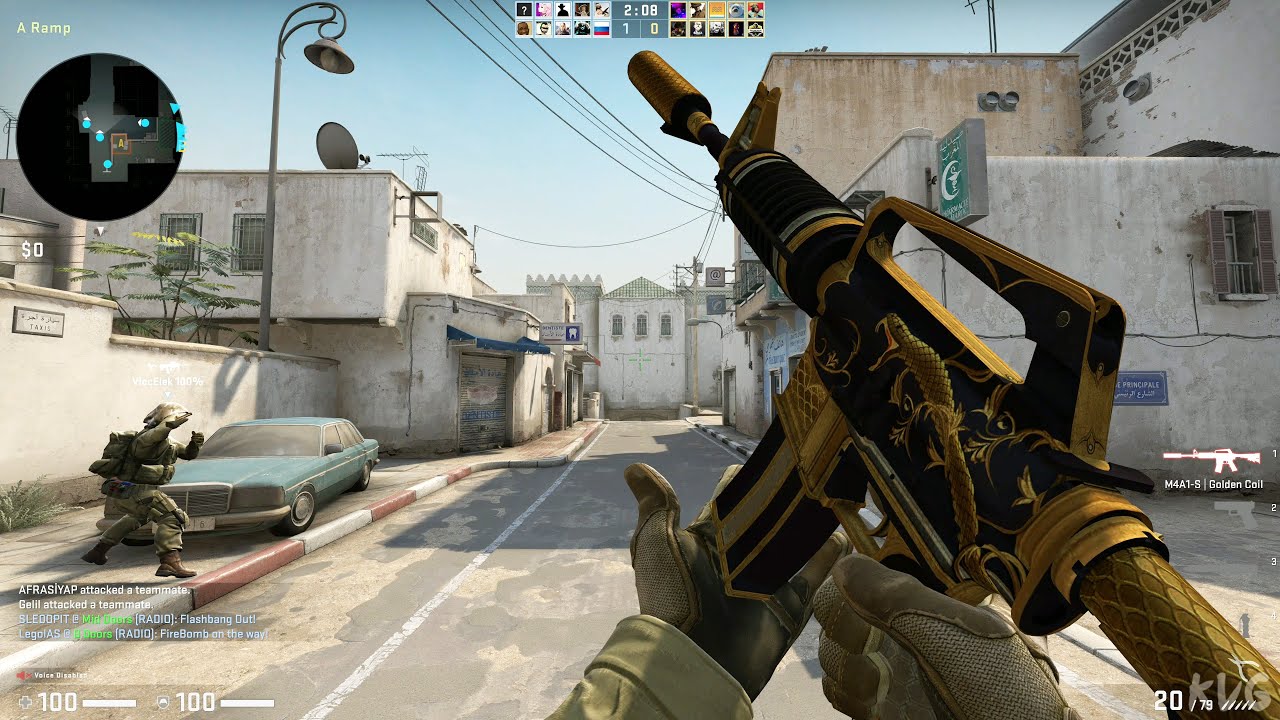Image resolution: width=1280 pixels, height=720 pixels.
Task: Click the health cross icon
Action: click(25, 703)
